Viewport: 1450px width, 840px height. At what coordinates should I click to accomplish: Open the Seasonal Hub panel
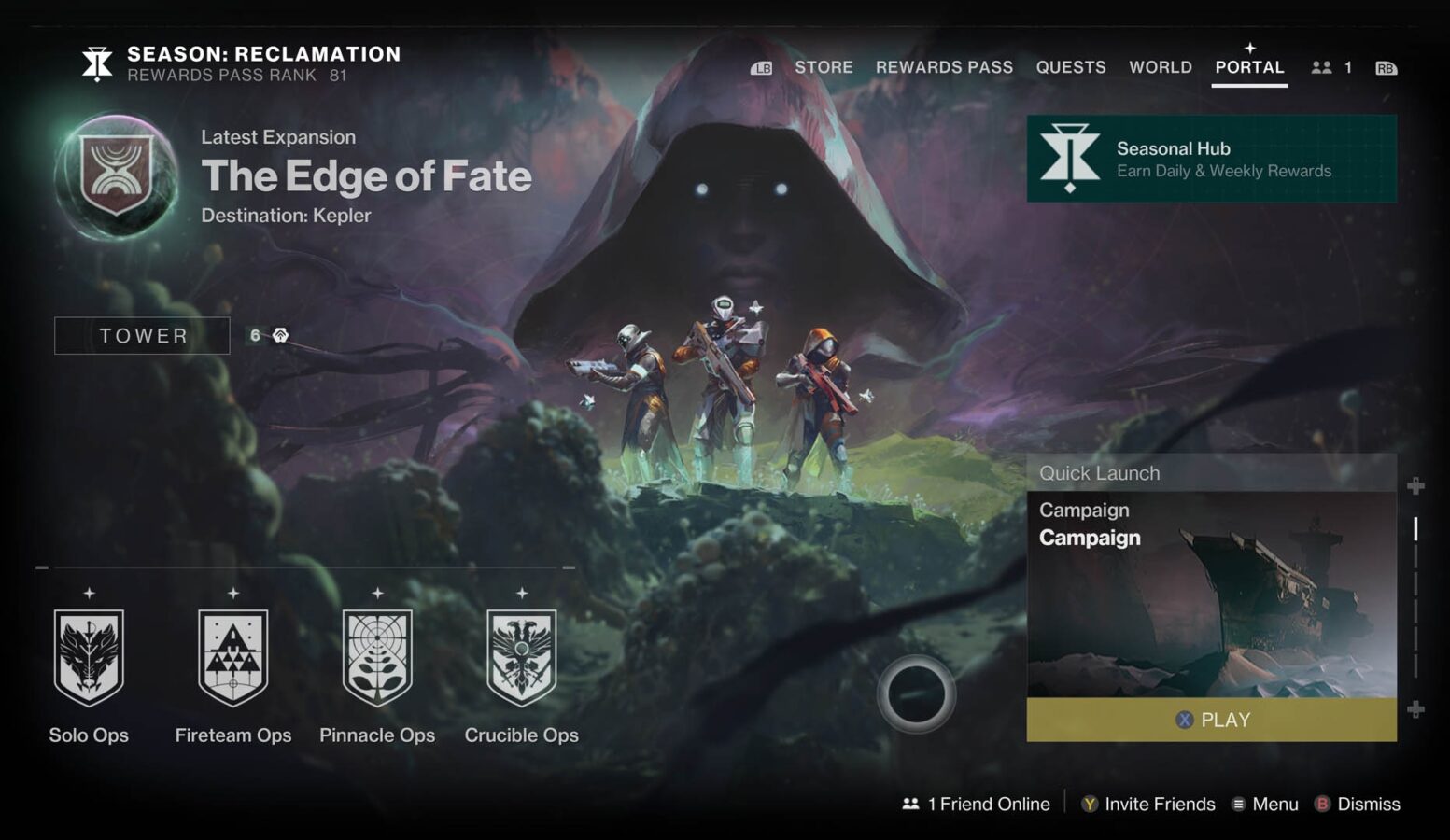[x=1209, y=159]
